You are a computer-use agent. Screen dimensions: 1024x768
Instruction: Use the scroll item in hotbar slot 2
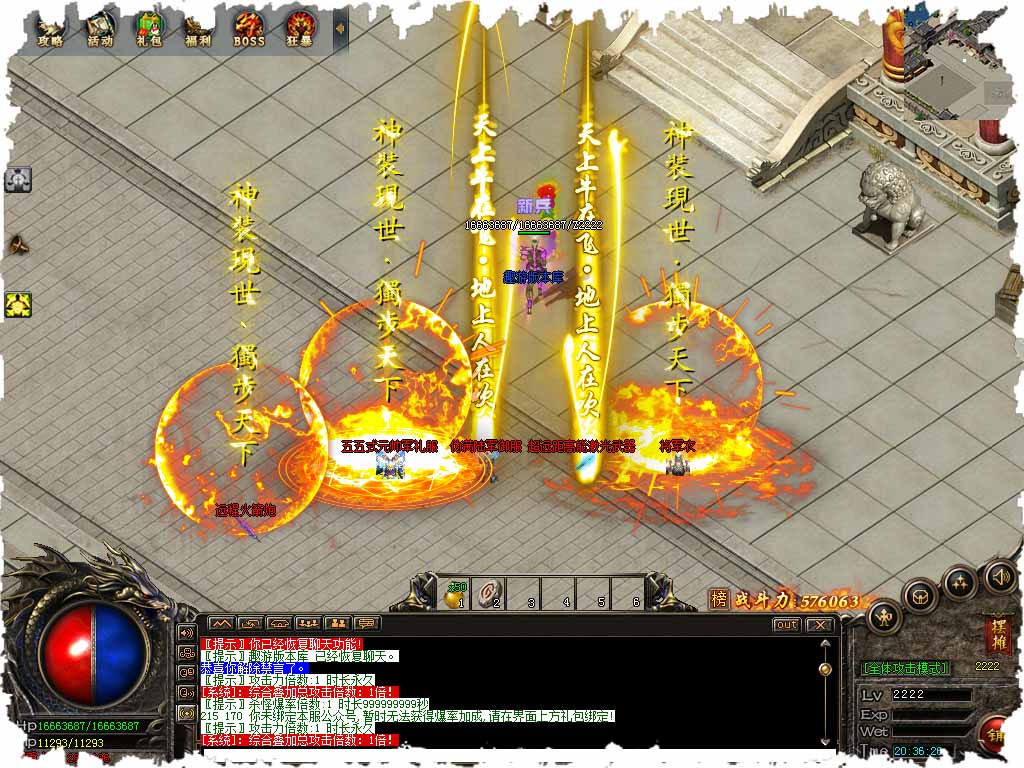coord(490,593)
